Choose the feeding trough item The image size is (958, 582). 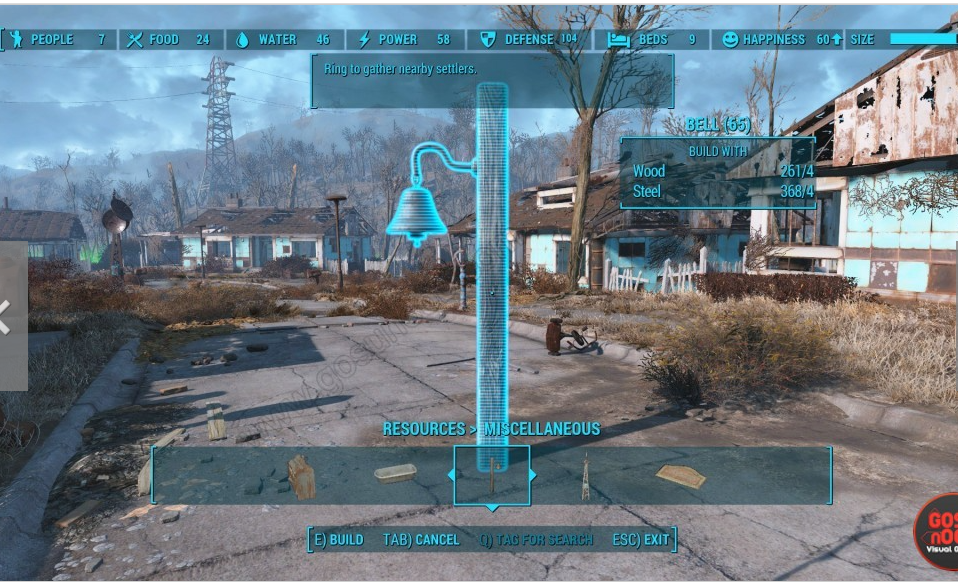(395, 473)
